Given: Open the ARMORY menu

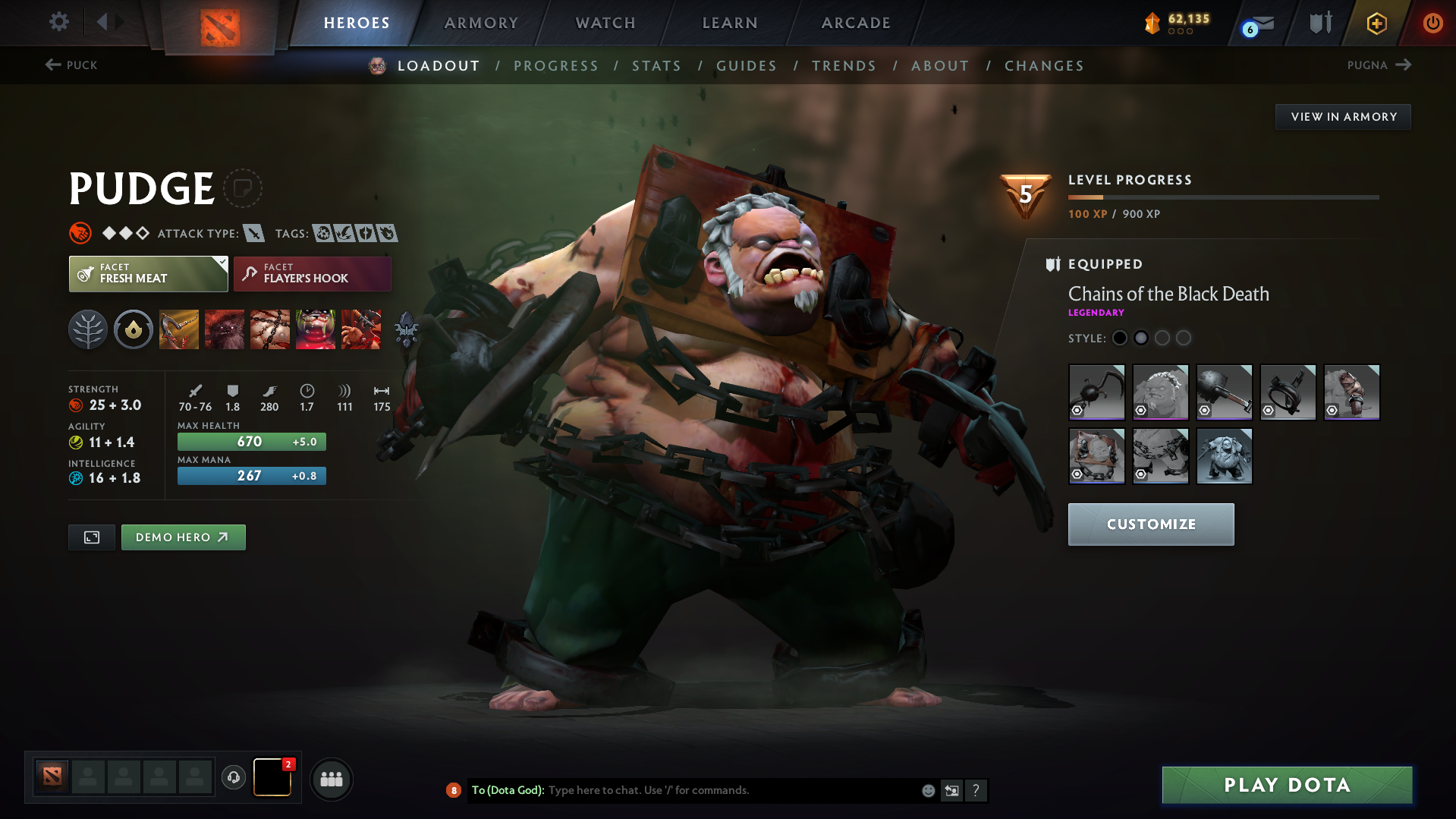Looking at the screenshot, I should [481, 22].
